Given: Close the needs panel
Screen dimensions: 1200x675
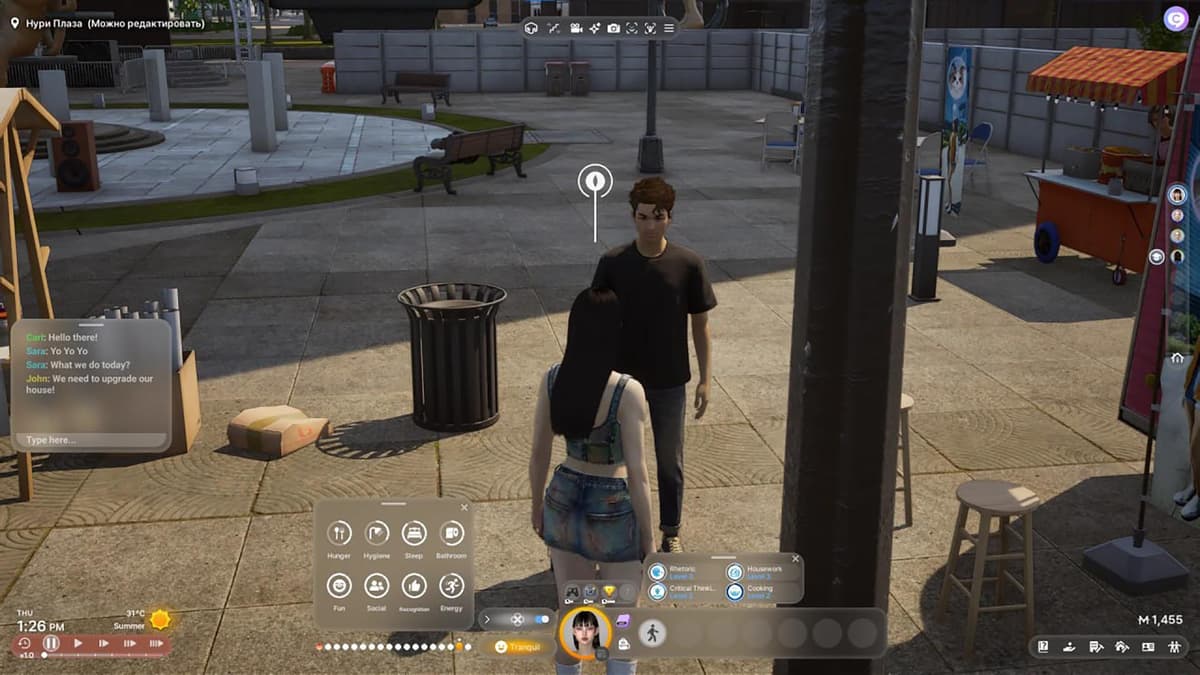Looking at the screenshot, I should [x=462, y=508].
